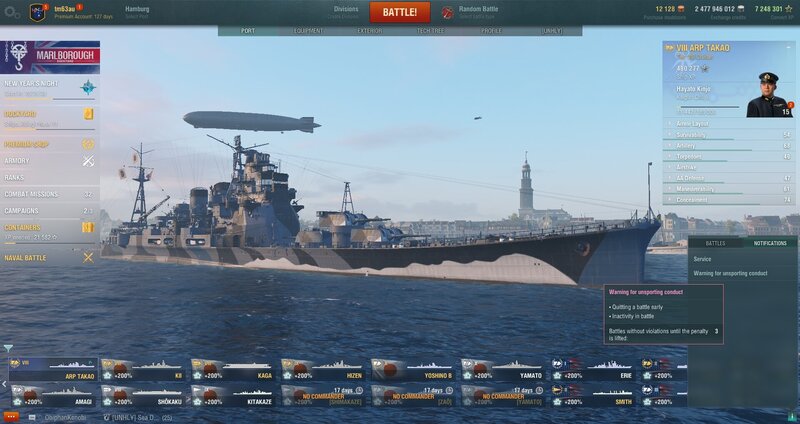
Task: Open the Random Battle type selector
Action: [479, 11]
